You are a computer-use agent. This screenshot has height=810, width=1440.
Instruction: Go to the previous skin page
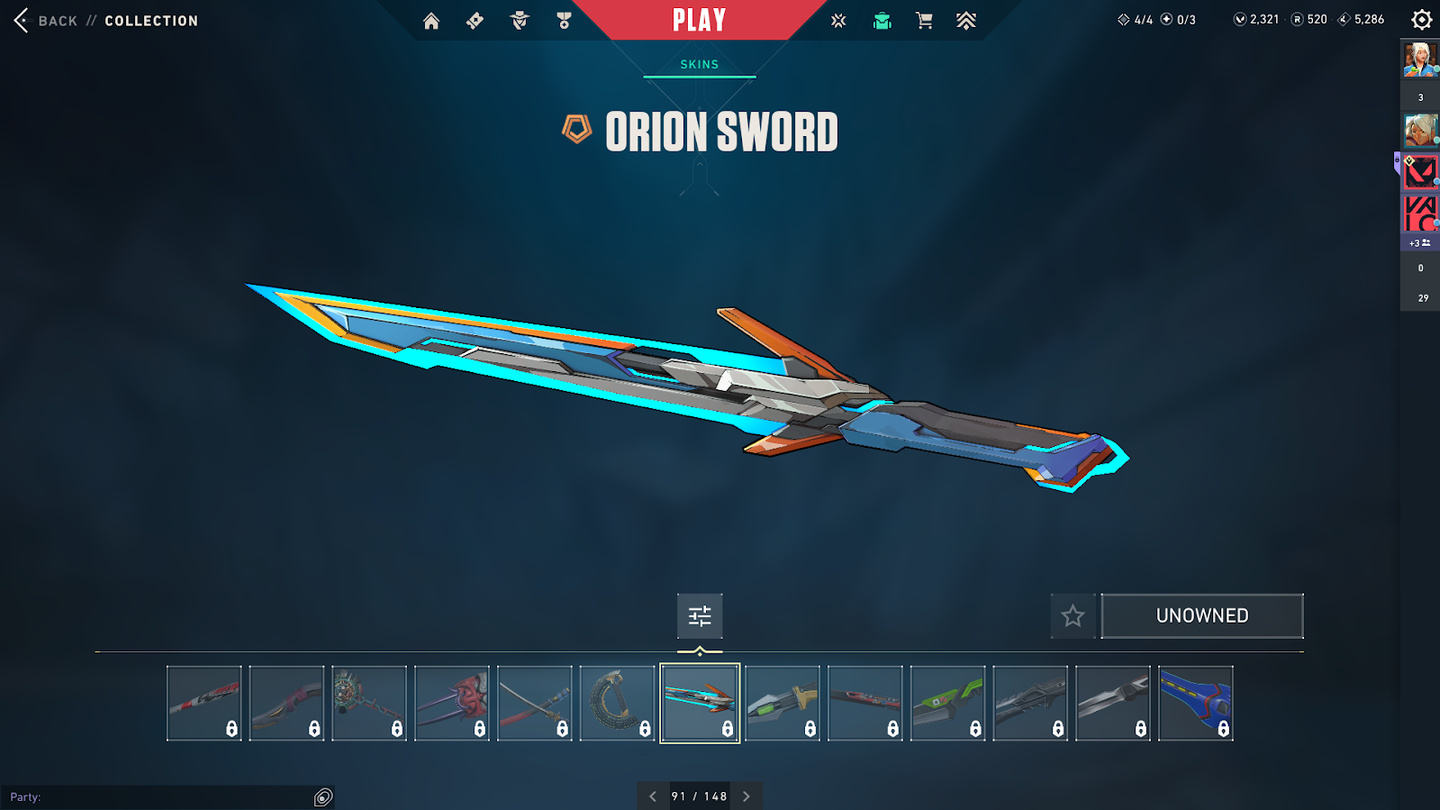[653, 796]
